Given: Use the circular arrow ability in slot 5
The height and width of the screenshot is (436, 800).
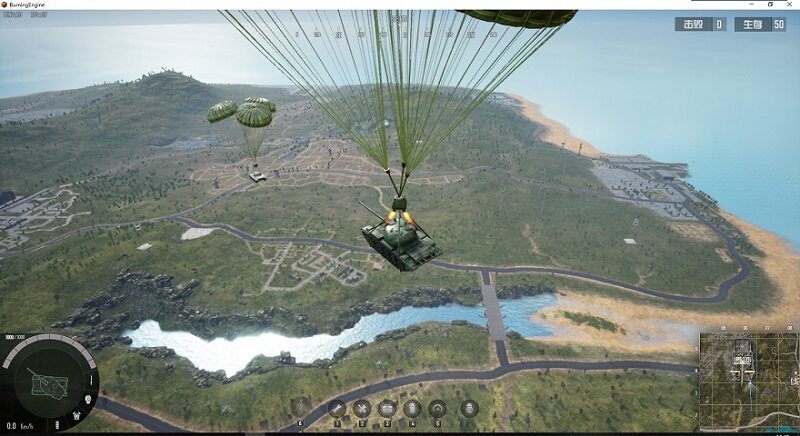Looking at the screenshot, I should [x=437, y=408].
